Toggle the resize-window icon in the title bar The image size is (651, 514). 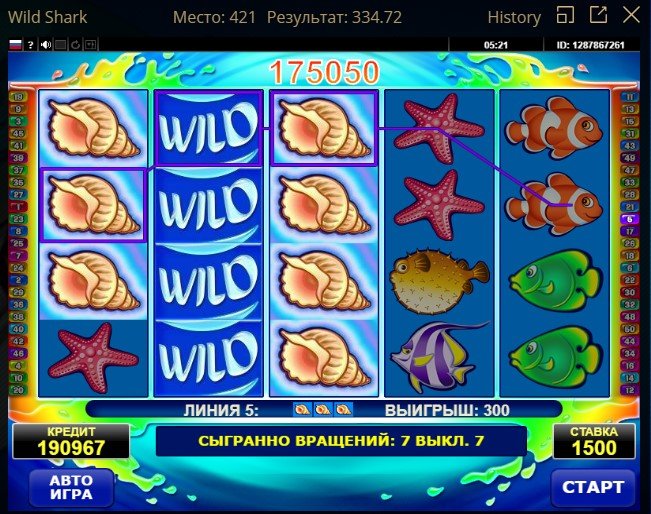click(x=565, y=16)
